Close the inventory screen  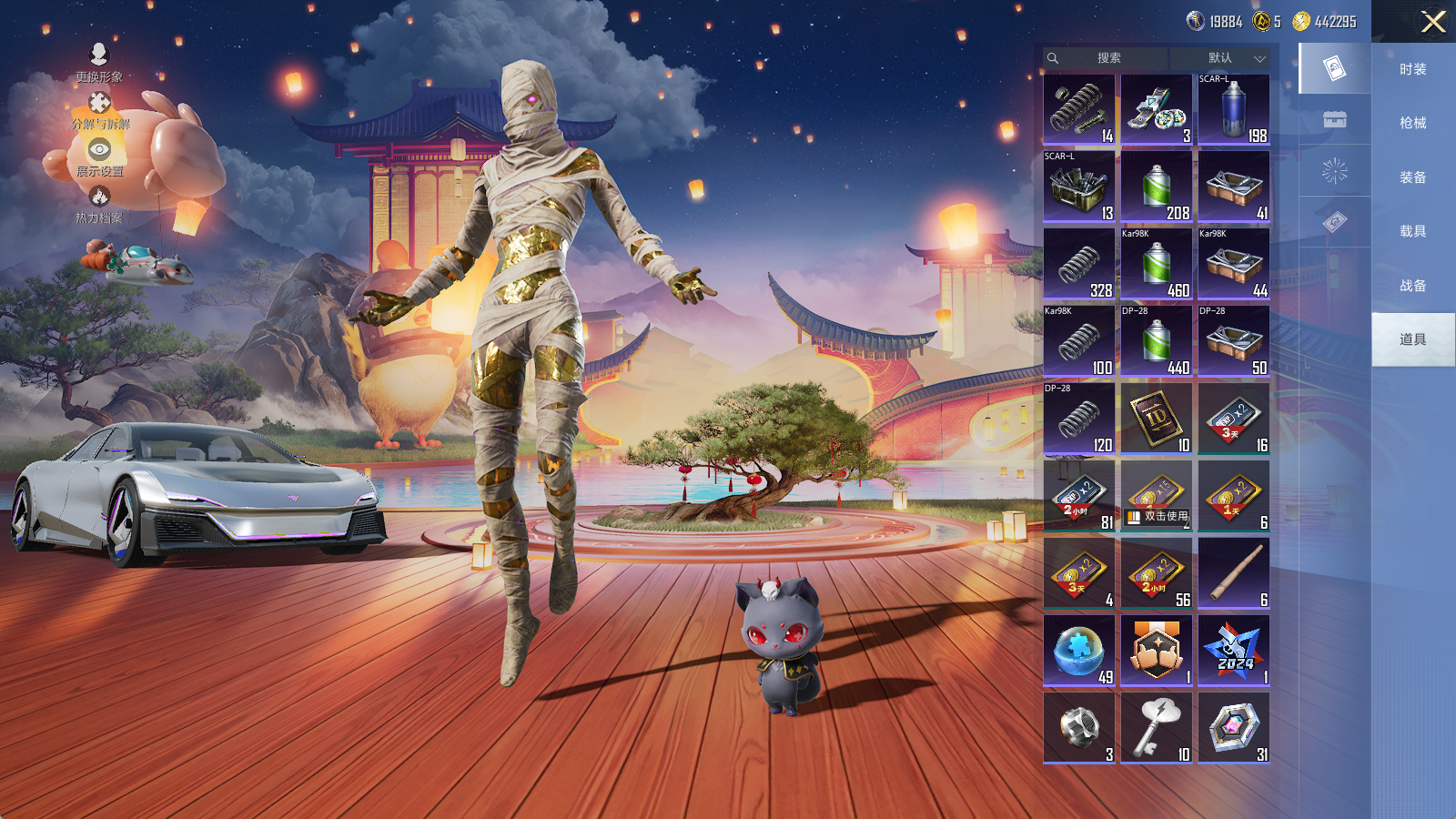(x=1432, y=22)
